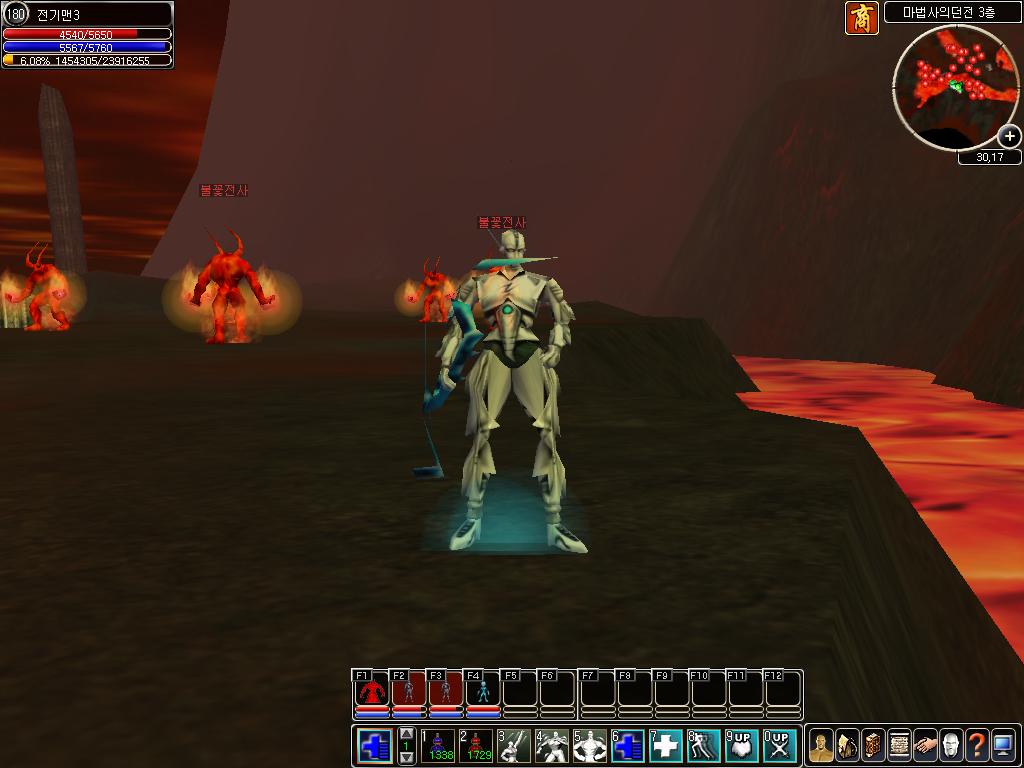1024x768 pixels.
Task: Open system options via the monitor icon
Action: tap(1003, 746)
